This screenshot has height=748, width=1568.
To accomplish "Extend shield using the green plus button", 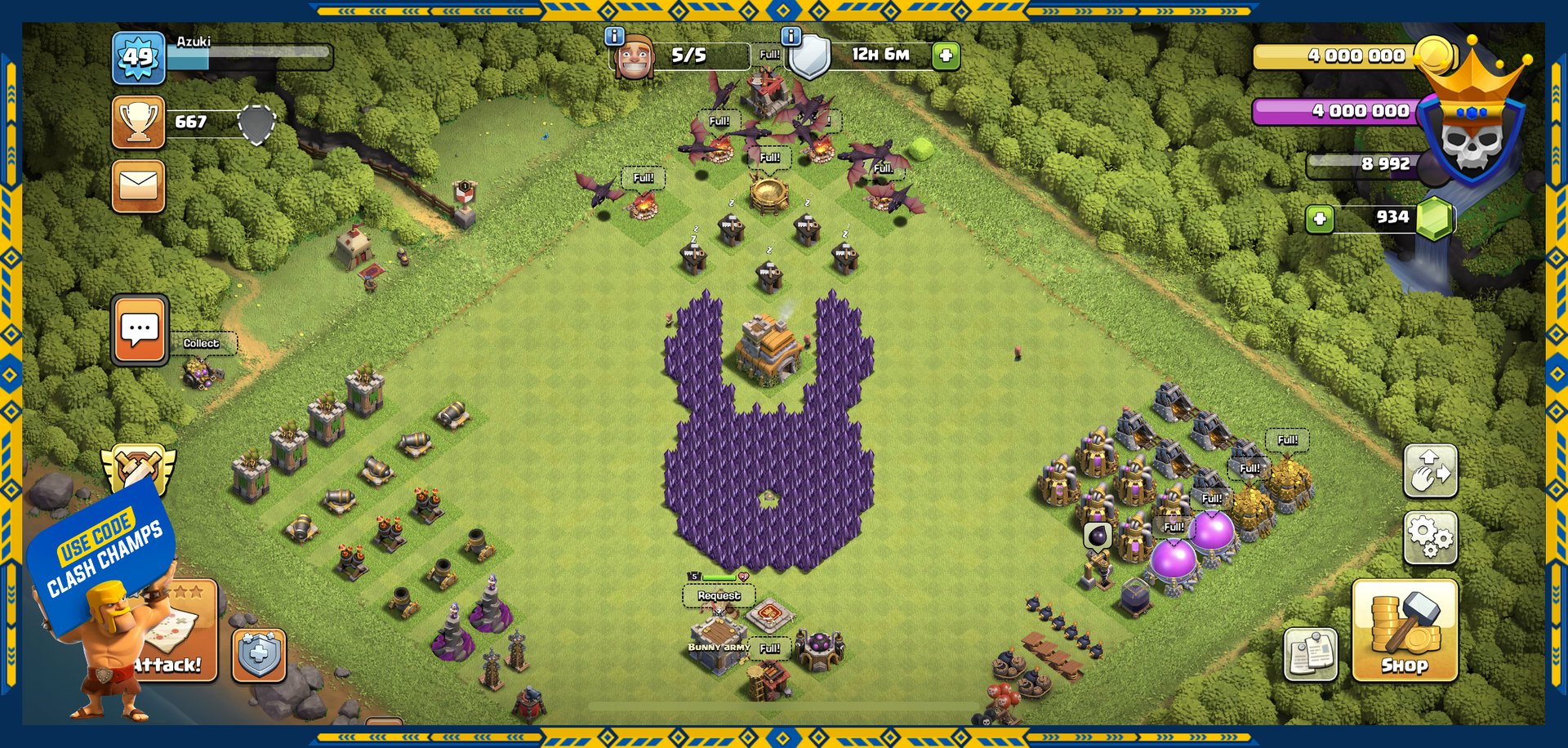I will pyautogui.click(x=946, y=56).
